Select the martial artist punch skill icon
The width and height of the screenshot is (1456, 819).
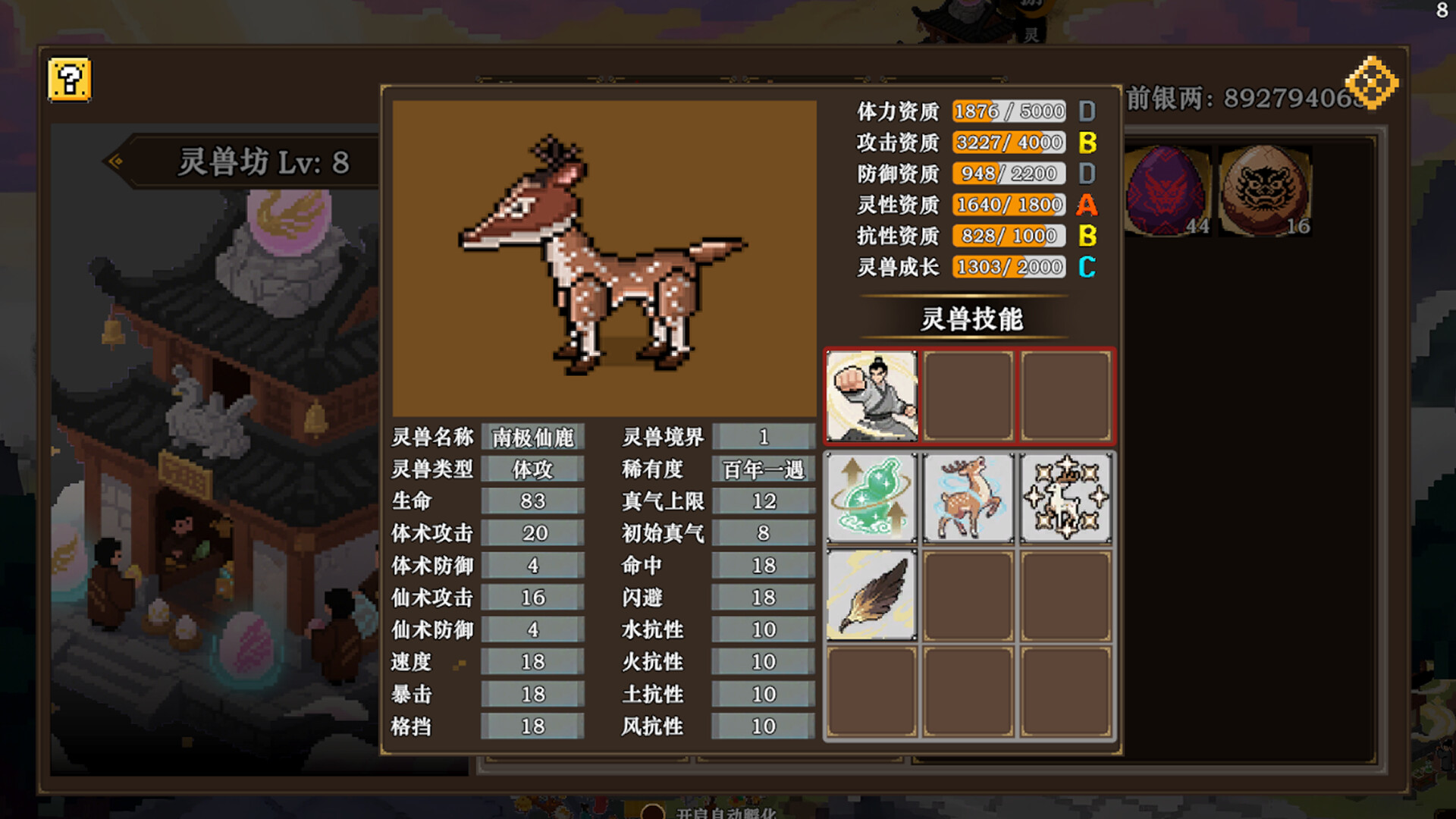871,396
